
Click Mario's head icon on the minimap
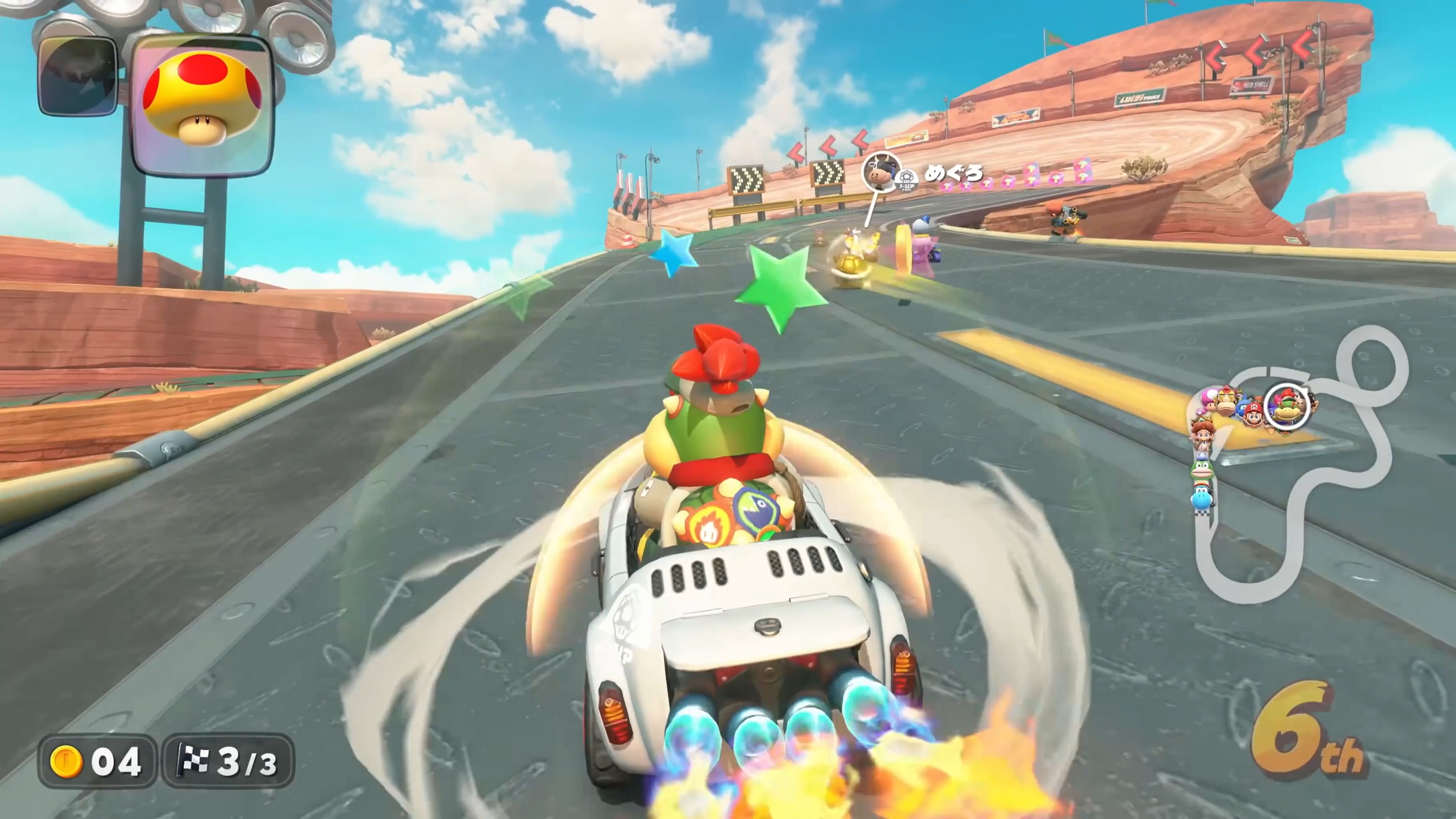(x=1254, y=416)
